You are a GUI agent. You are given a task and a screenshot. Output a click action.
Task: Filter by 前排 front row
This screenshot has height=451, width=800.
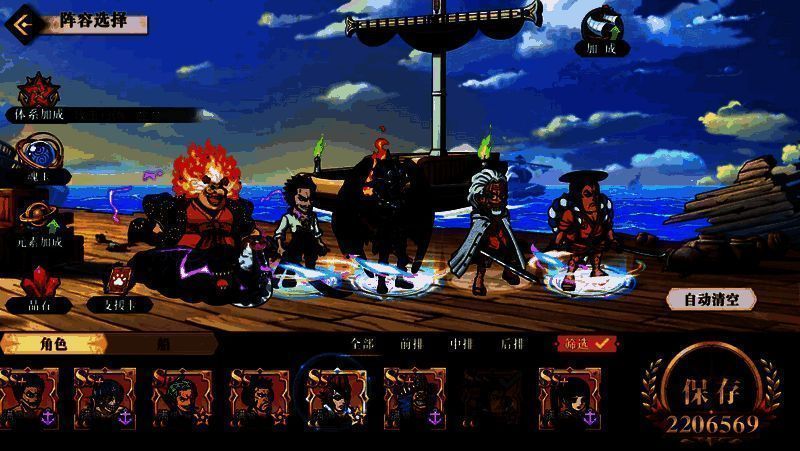tap(411, 343)
